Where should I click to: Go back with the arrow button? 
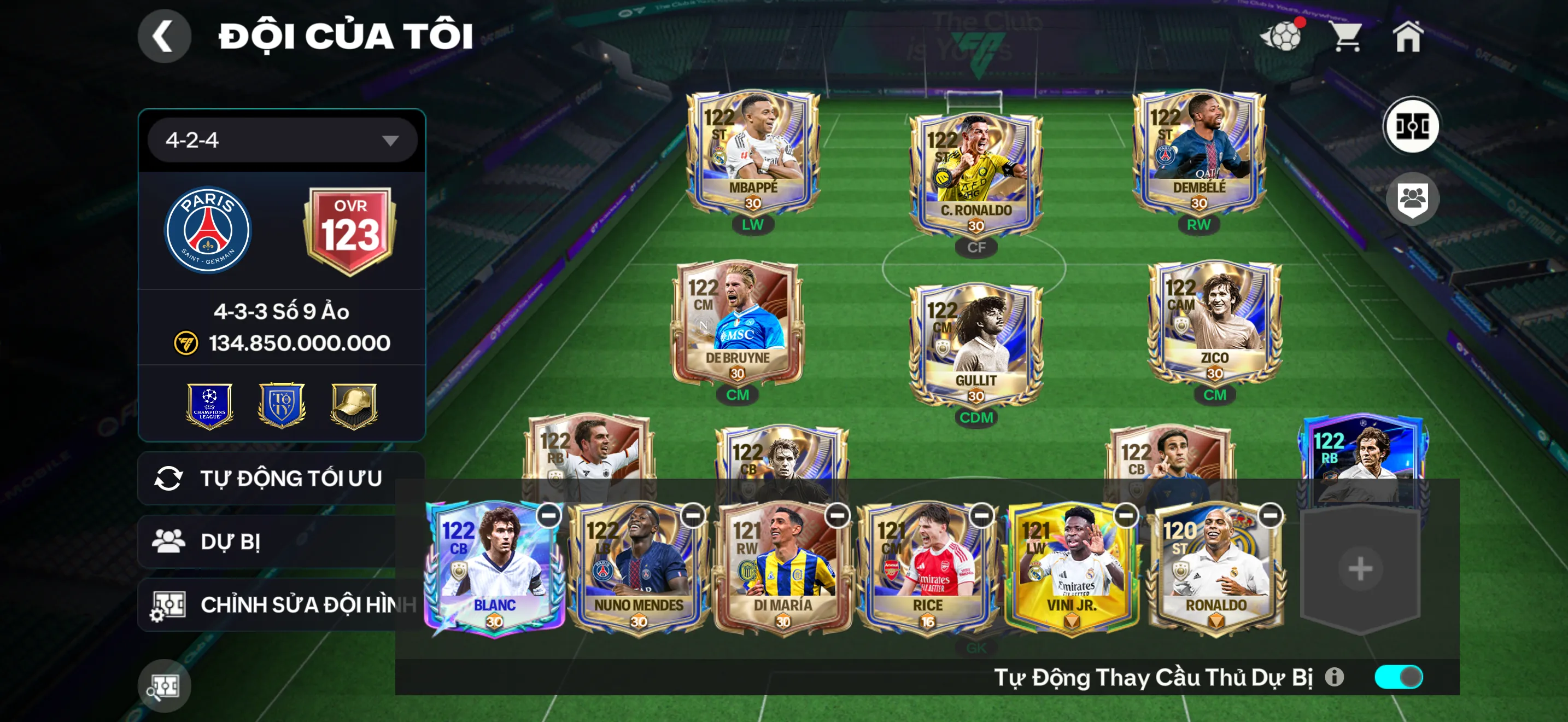coord(163,36)
